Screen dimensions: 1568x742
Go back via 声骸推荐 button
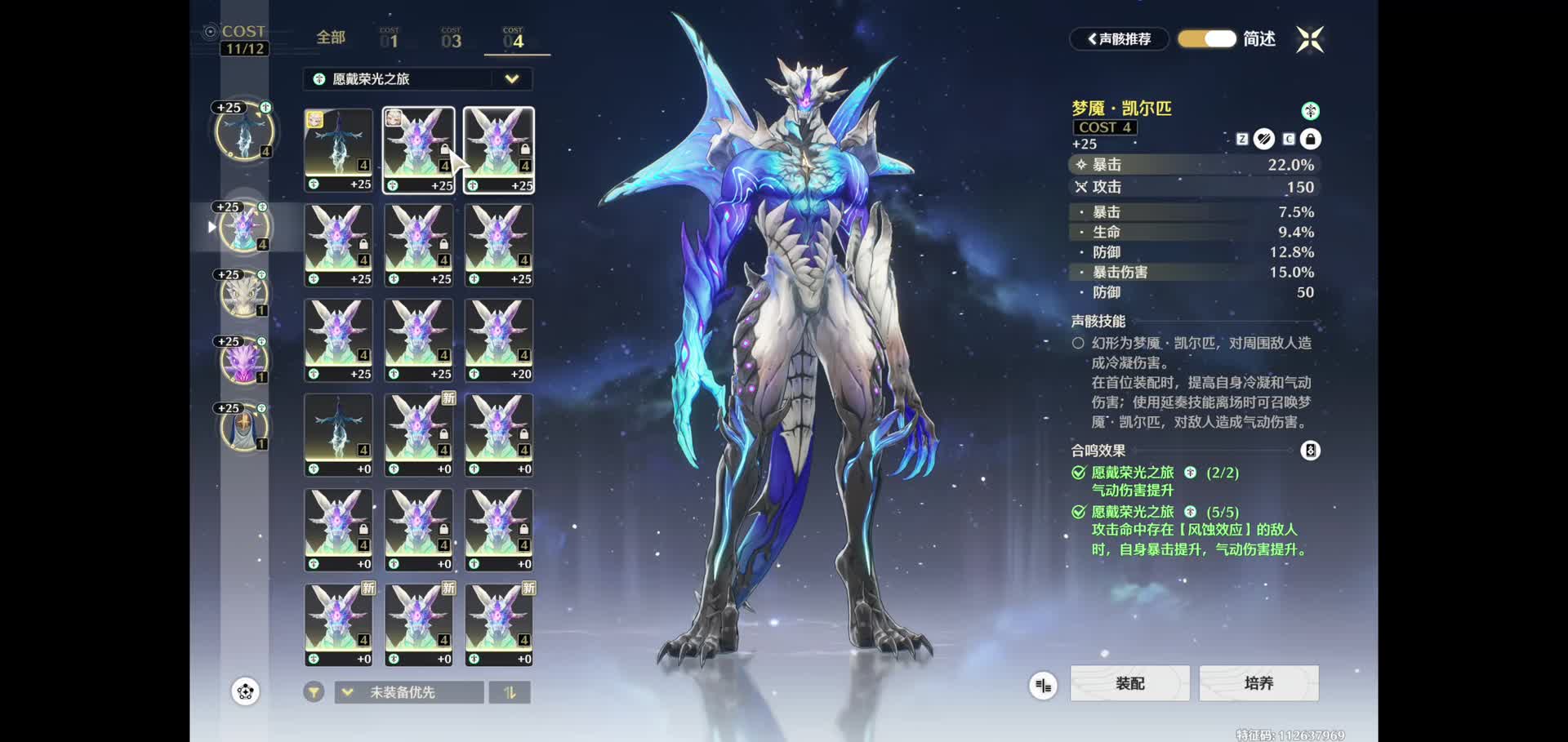(1119, 39)
